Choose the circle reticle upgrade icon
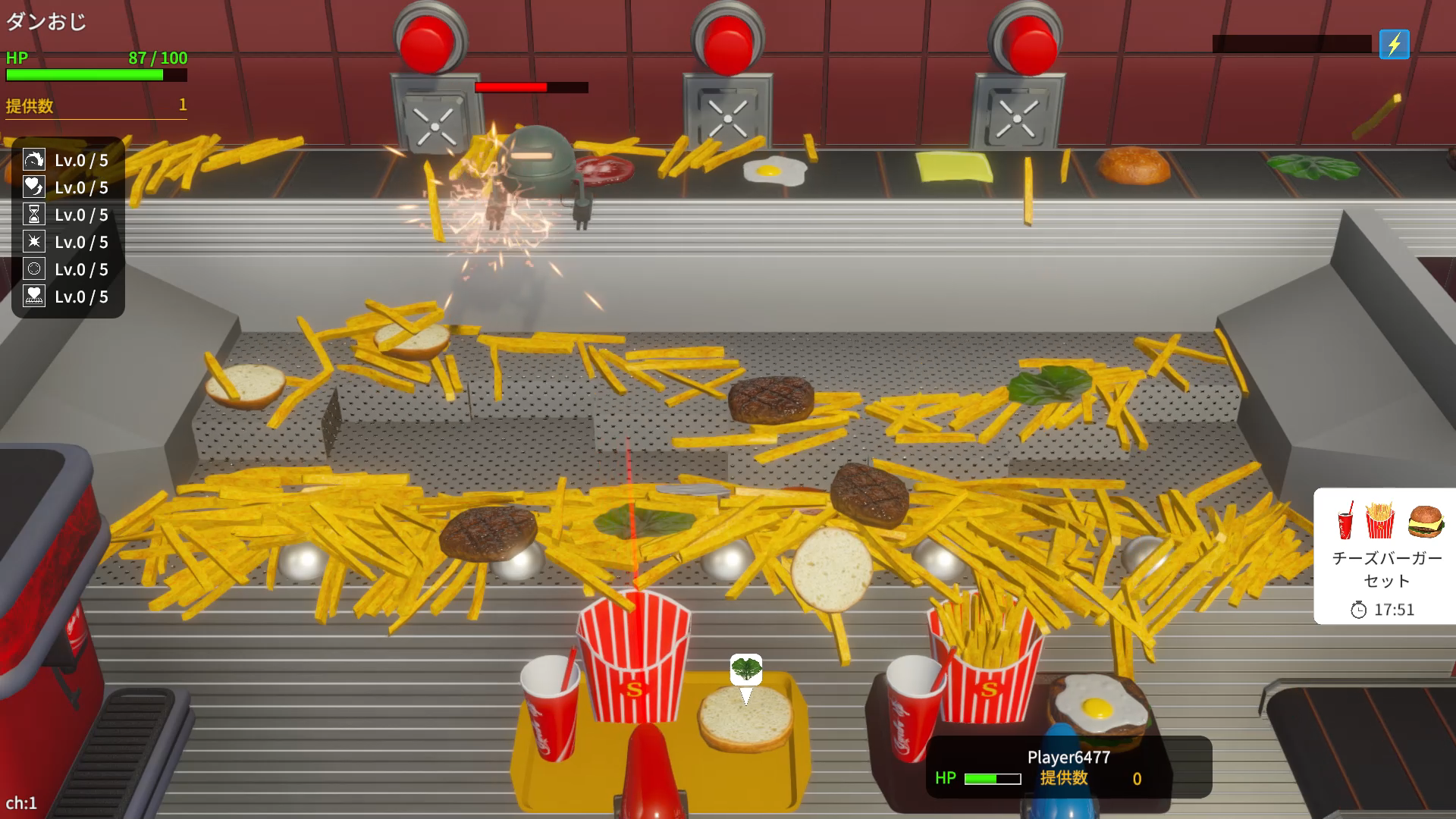The image size is (1456, 819). 34,269
